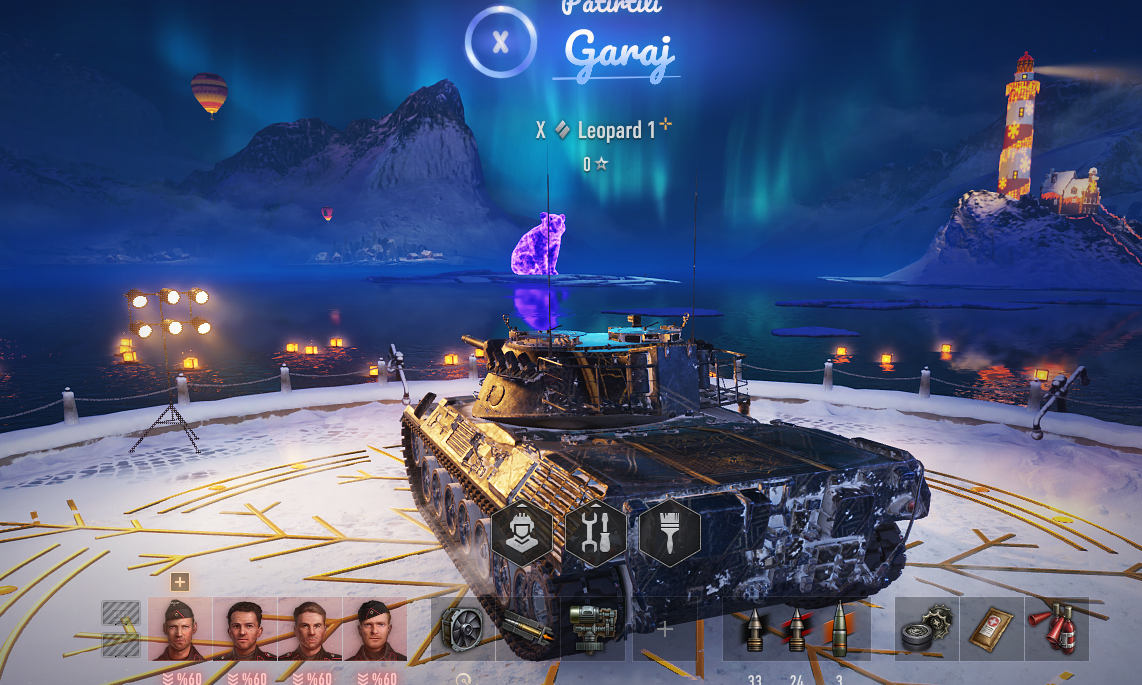The image size is (1142, 685).
Task: Select the gun rammer shell equipment slot
Action: tap(527, 630)
